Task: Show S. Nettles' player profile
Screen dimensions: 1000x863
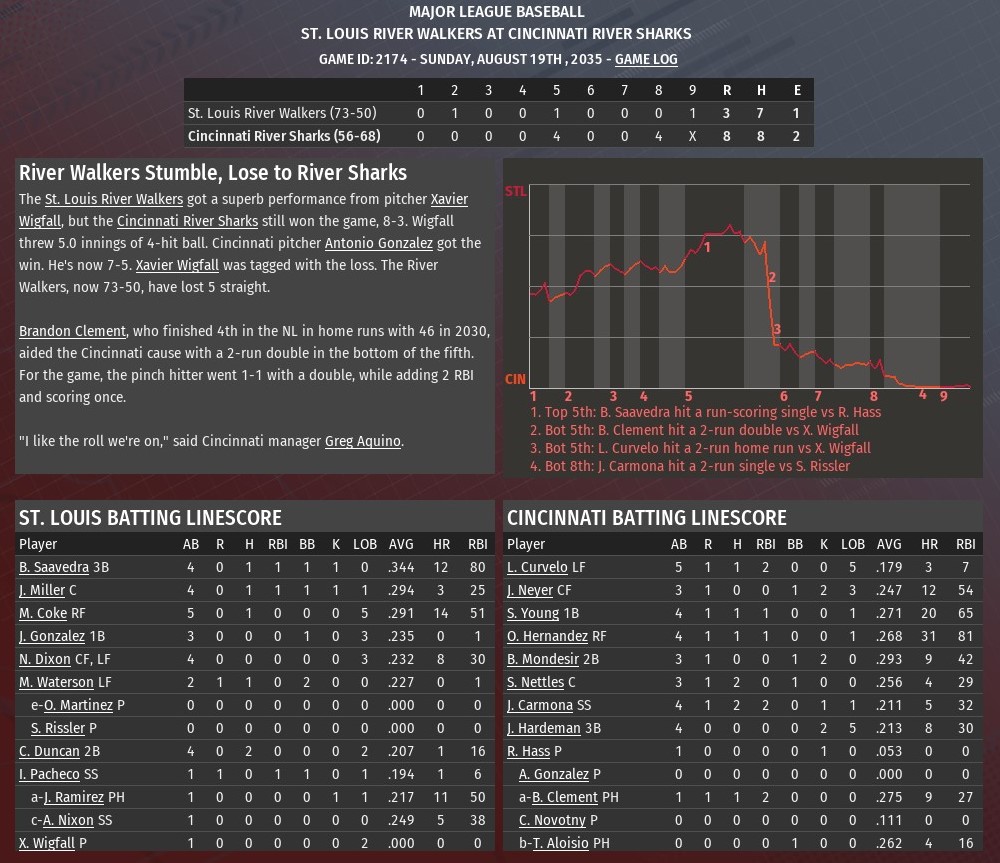Action: 535,682
